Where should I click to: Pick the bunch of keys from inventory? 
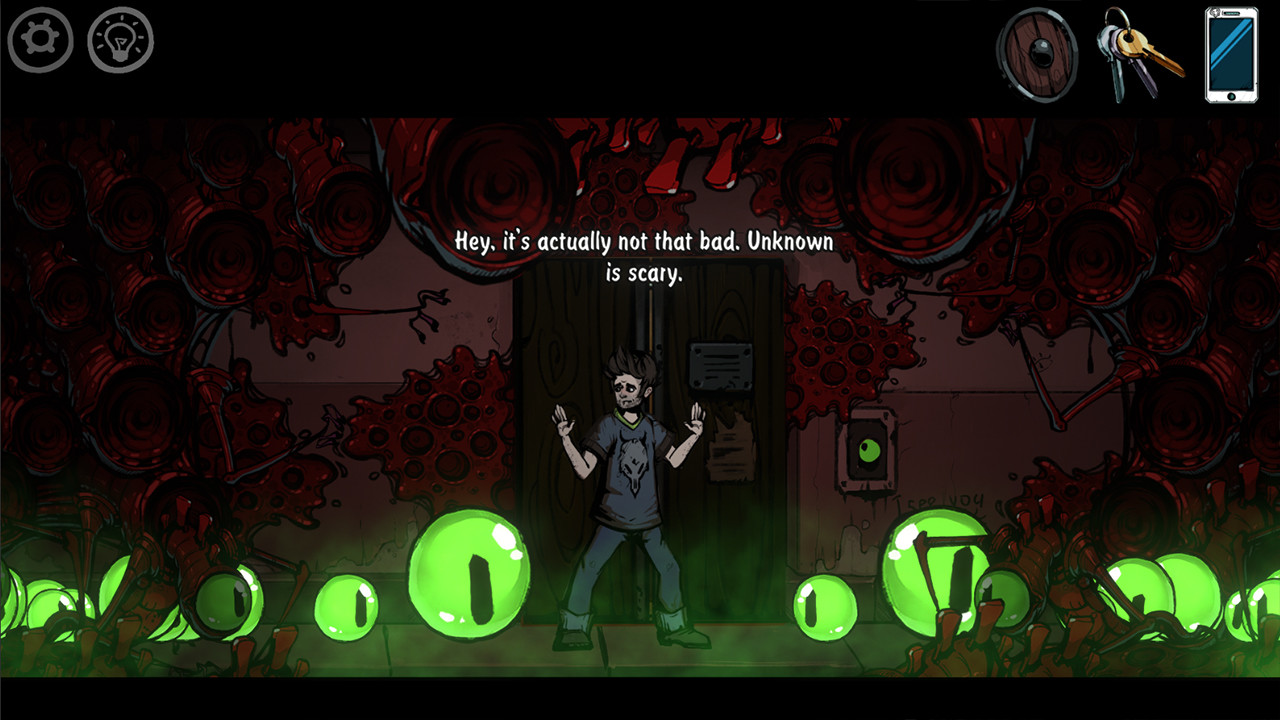pyautogui.click(x=1136, y=54)
